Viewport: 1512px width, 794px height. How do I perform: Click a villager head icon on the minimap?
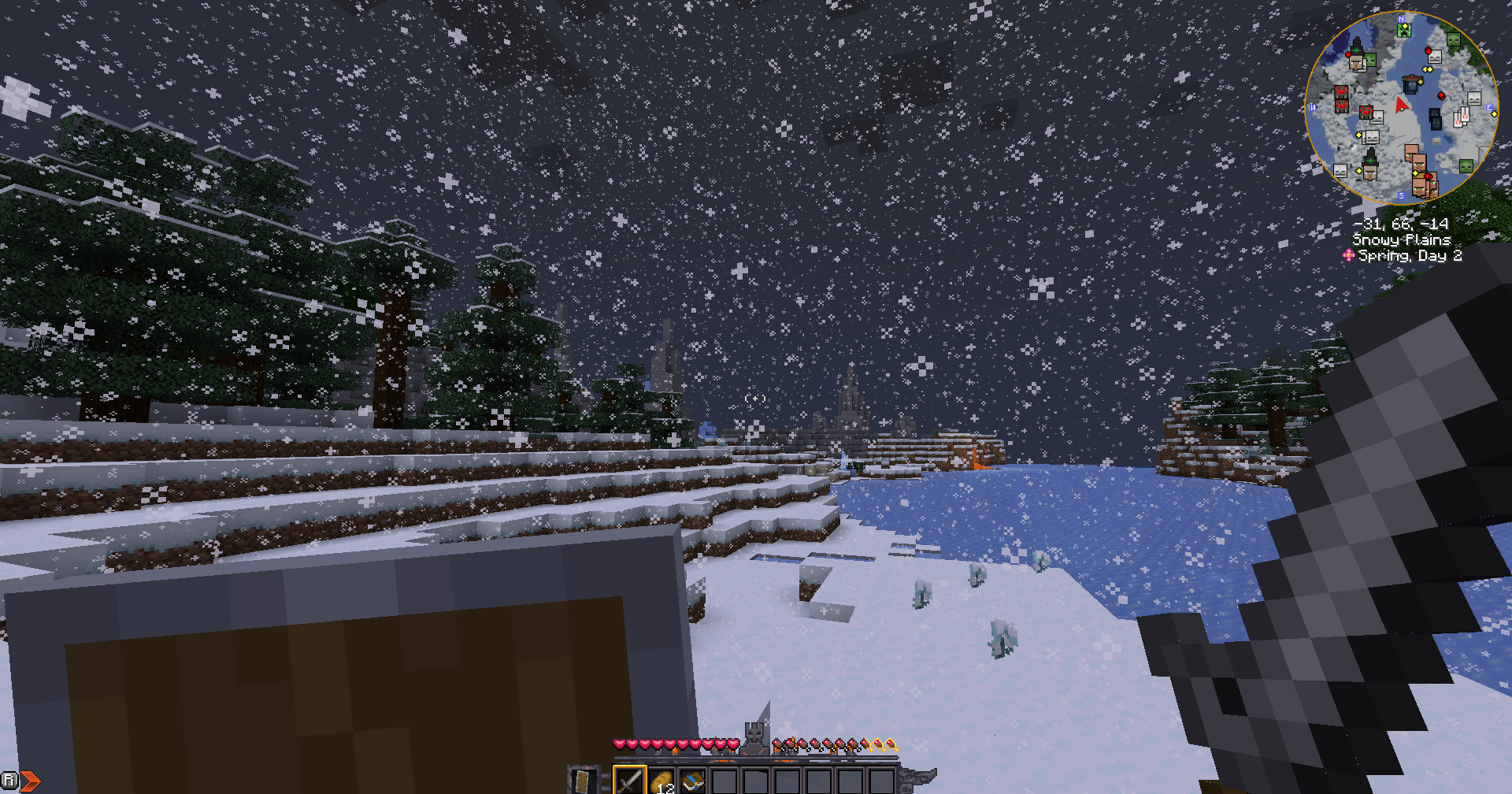pyautogui.click(x=1419, y=163)
